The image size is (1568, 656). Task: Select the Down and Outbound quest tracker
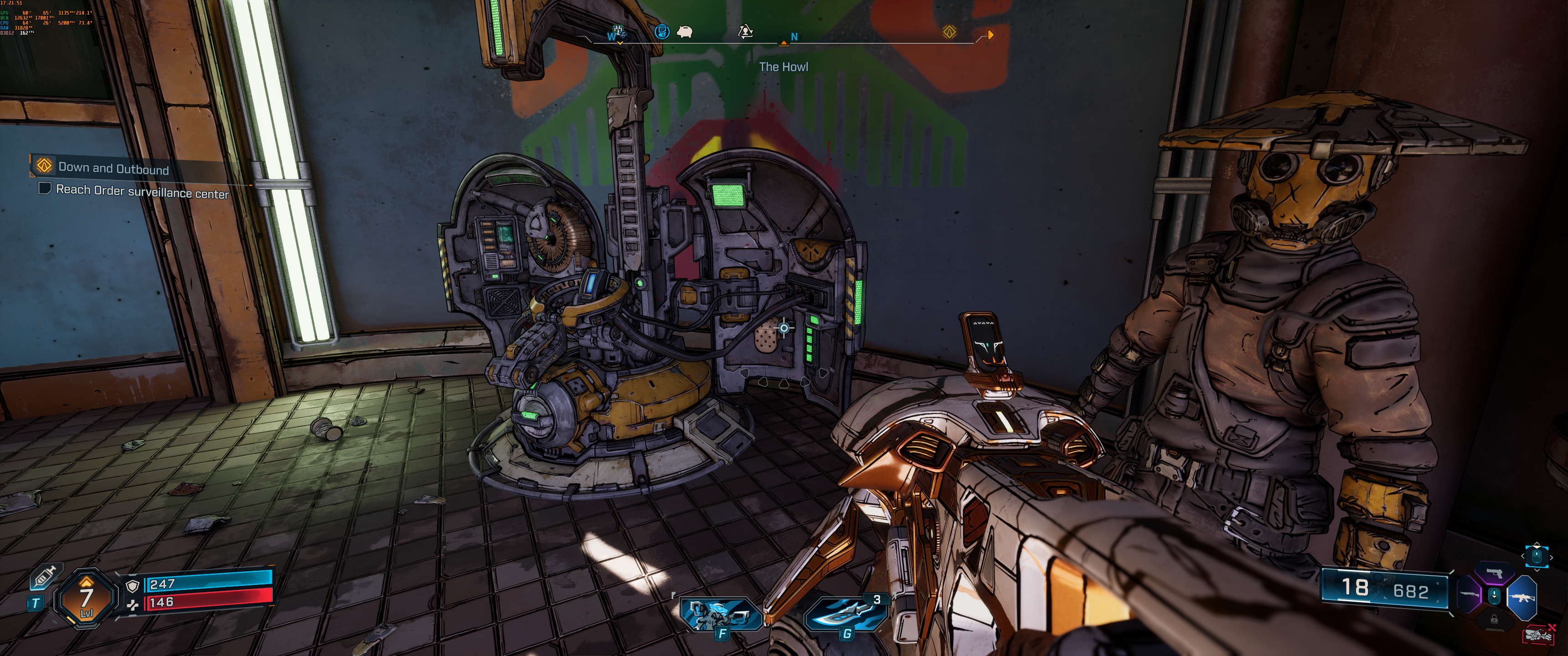[113, 168]
